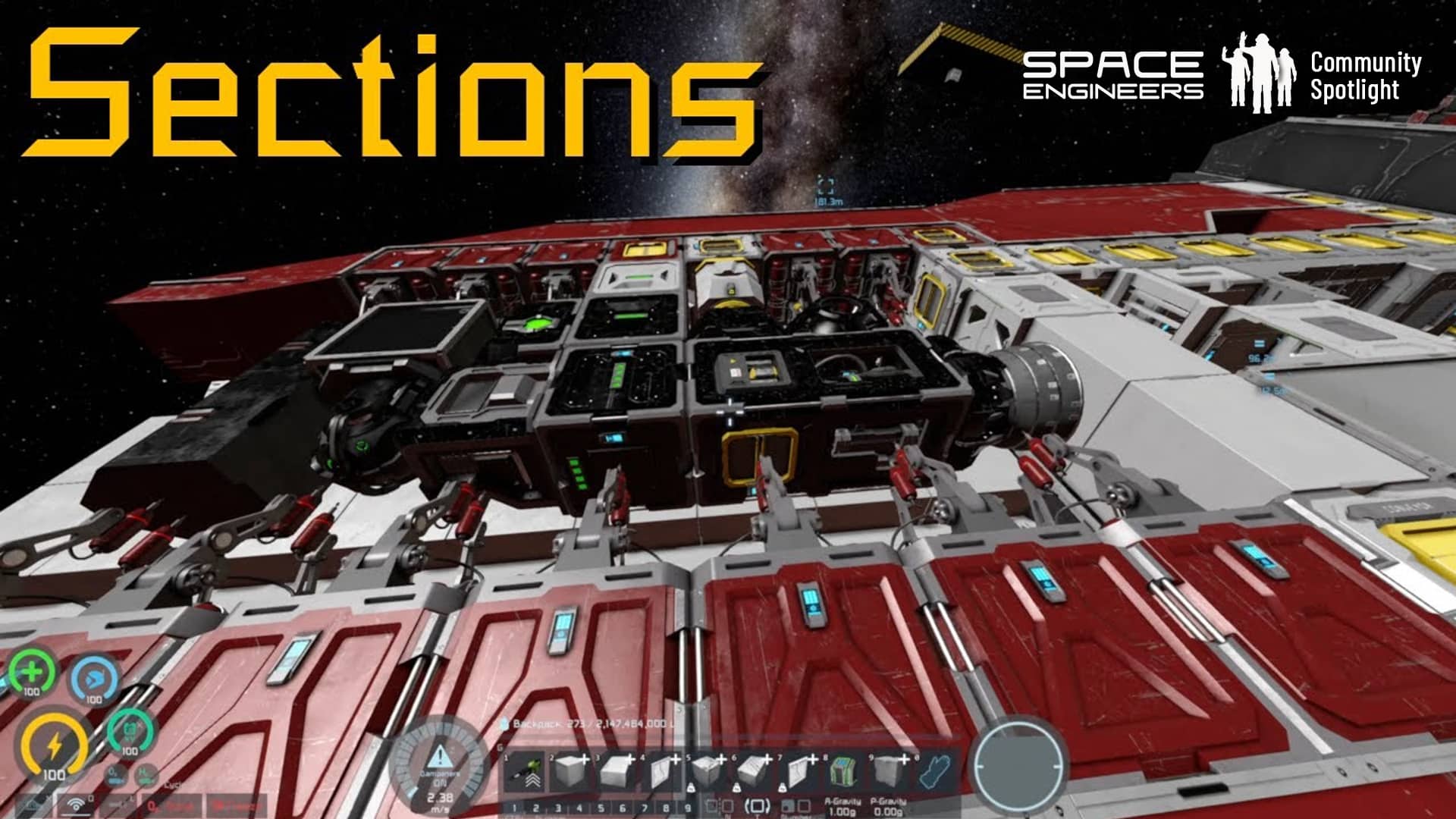
Task: Switch to toolbar page 1
Action: [x=514, y=808]
